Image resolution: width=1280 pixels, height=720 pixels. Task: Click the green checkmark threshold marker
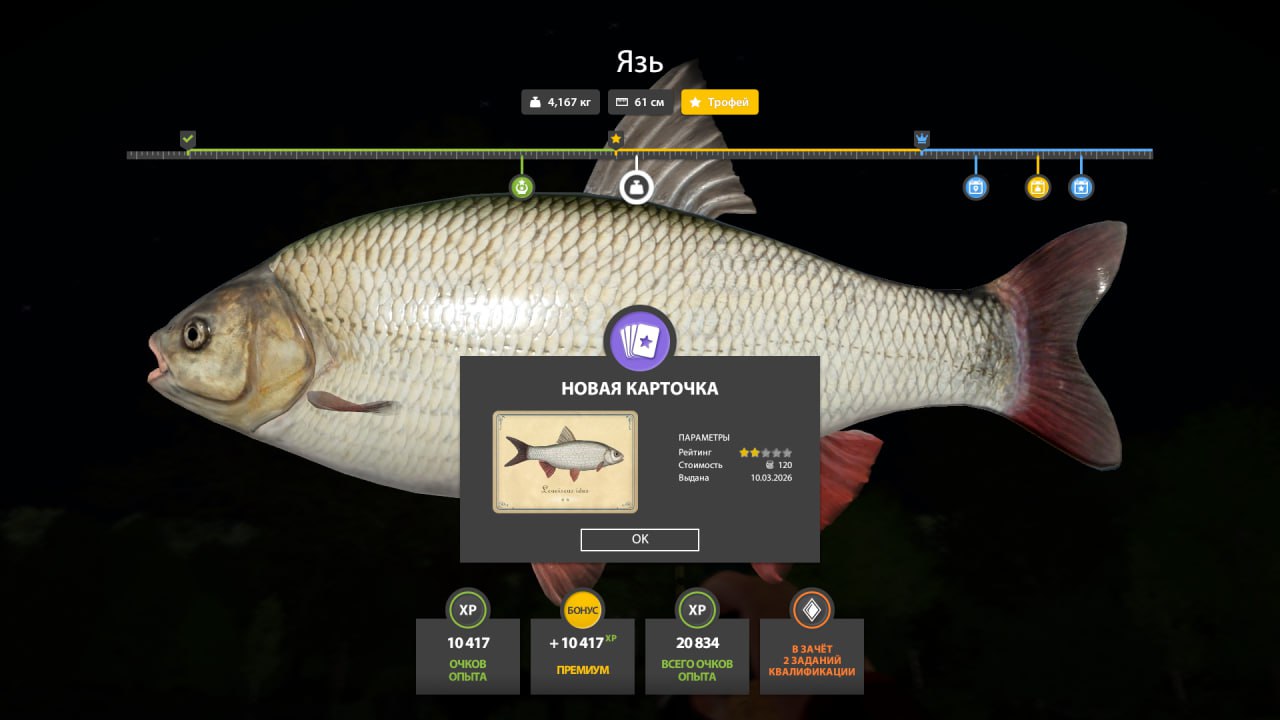coord(188,139)
